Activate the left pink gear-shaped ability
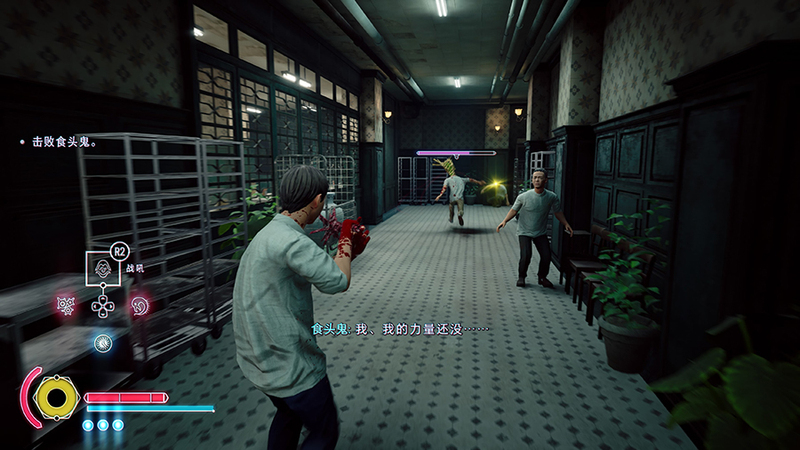Viewport: 800px width, 450px height. pos(66,304)
